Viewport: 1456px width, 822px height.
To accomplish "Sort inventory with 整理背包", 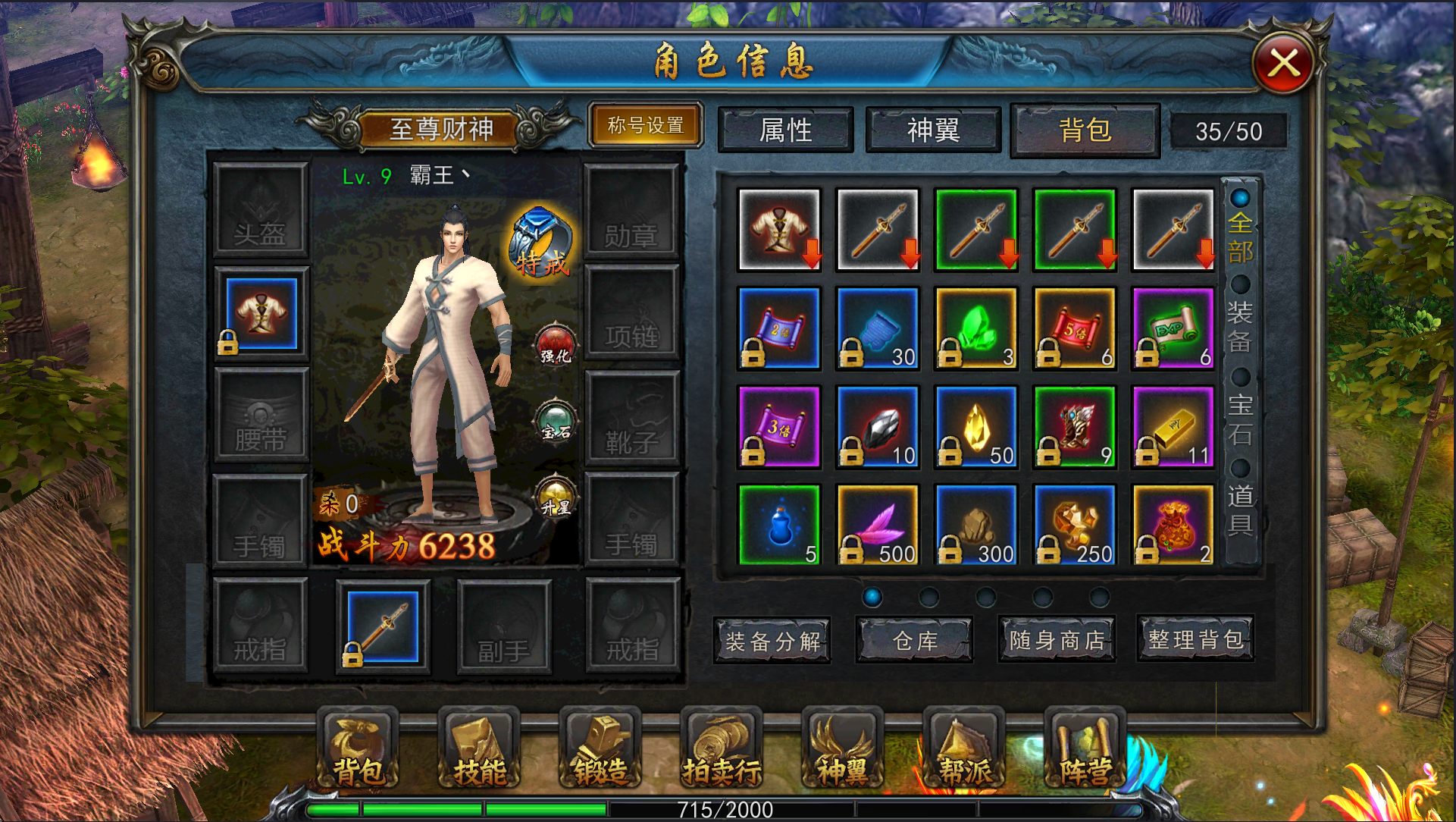I will tap(1195, 639).
